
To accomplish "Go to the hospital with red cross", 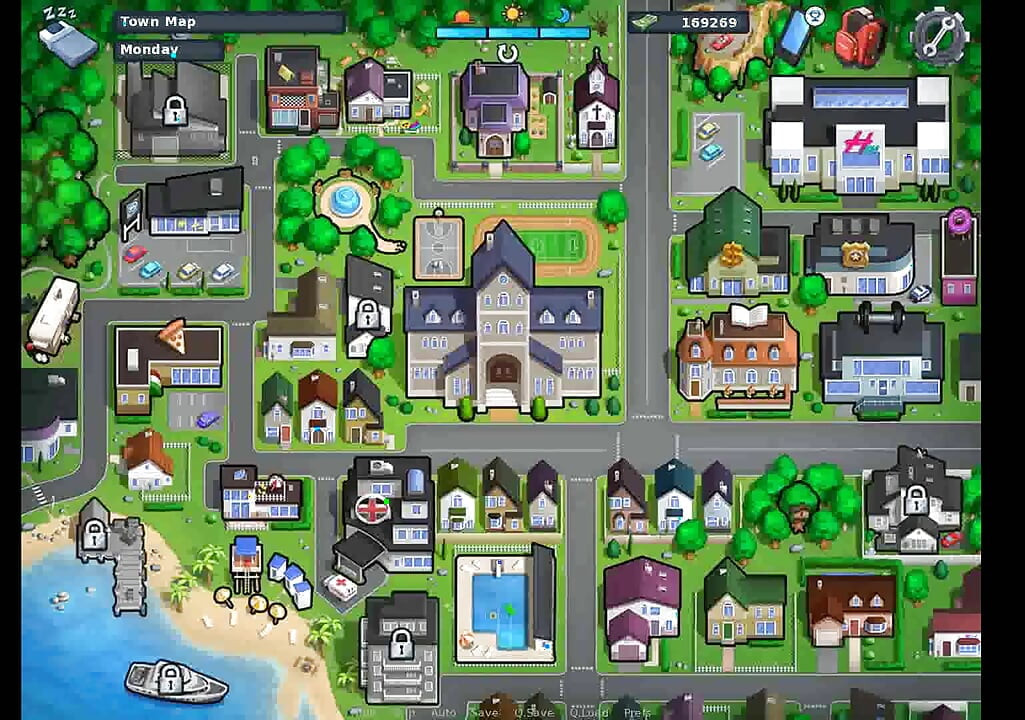I will (x=388, y=510).
